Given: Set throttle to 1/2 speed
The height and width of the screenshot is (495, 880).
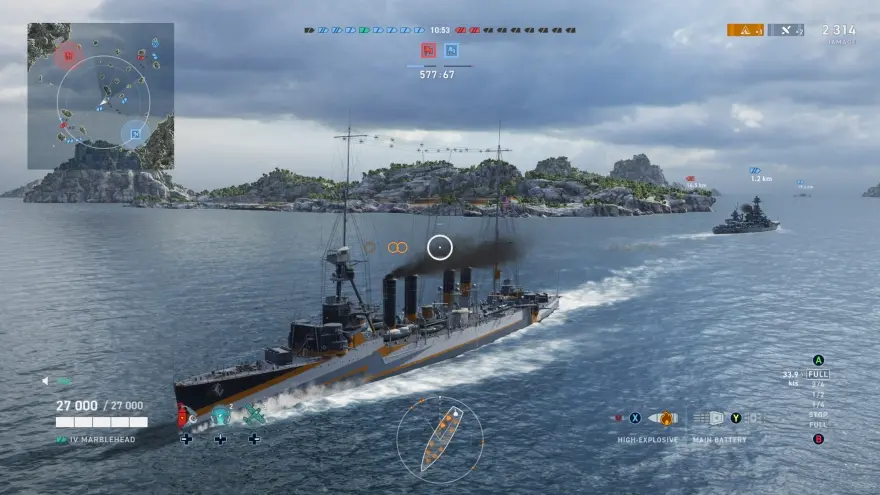Looking at the screenshot, I should click(x=818, y=394).
